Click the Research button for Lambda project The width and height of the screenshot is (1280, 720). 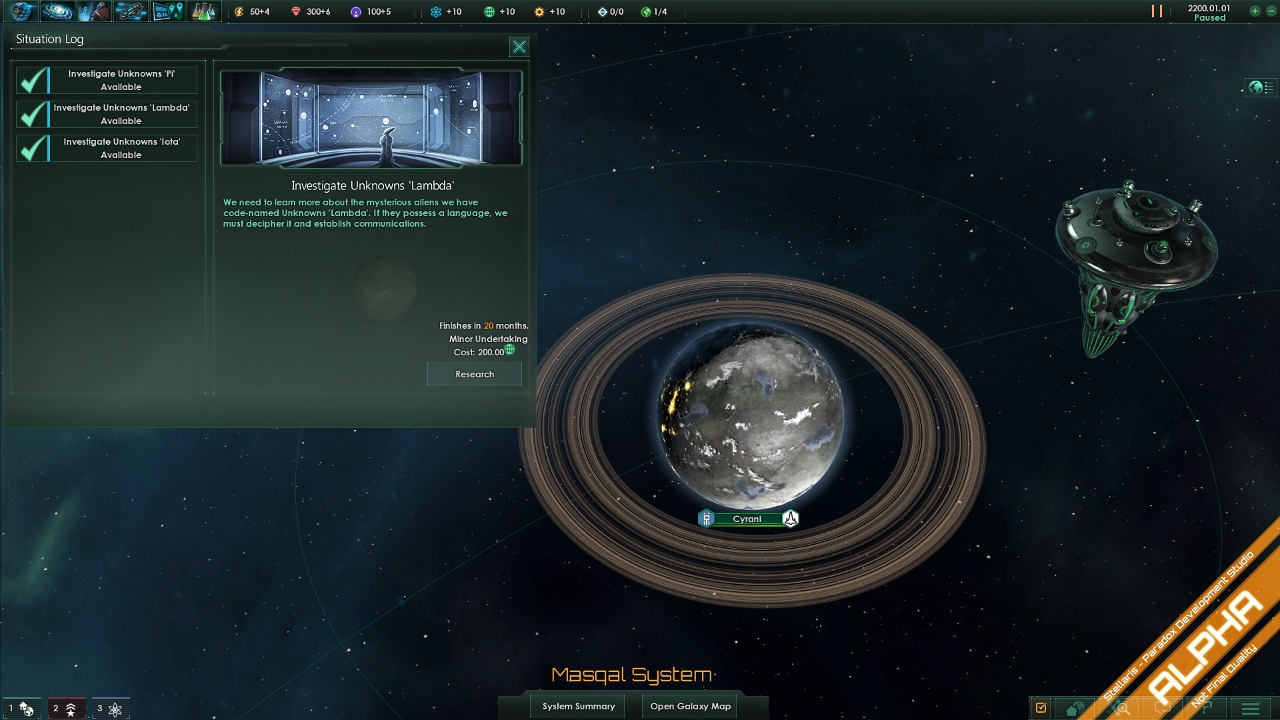pyautogui.click(x=474, y=373)
